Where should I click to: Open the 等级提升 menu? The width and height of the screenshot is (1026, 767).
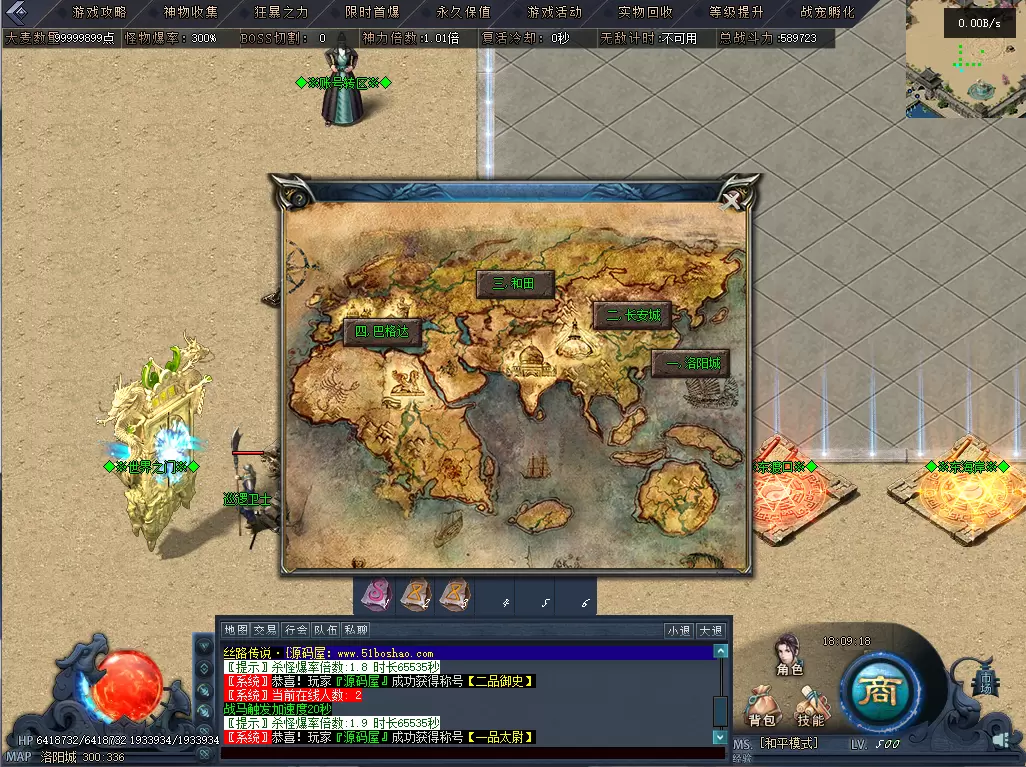(736, 13)
